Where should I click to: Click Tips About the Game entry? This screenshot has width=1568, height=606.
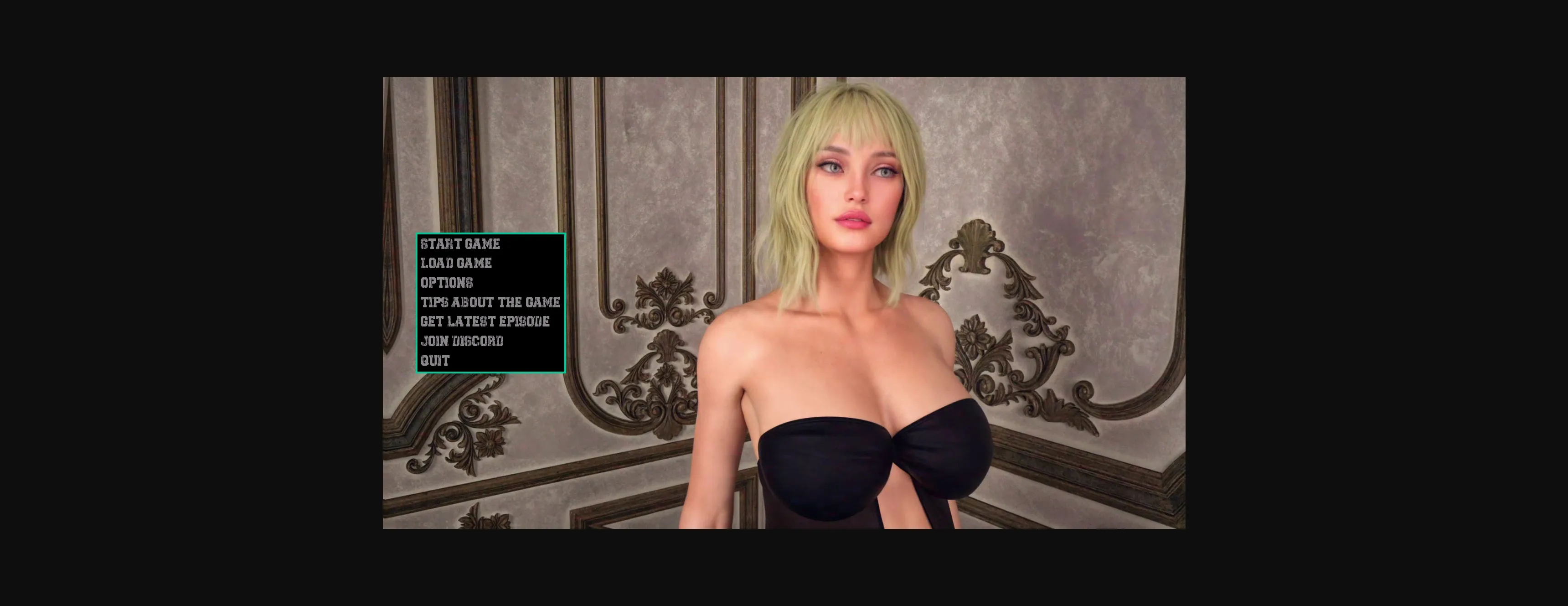[490, 302]
